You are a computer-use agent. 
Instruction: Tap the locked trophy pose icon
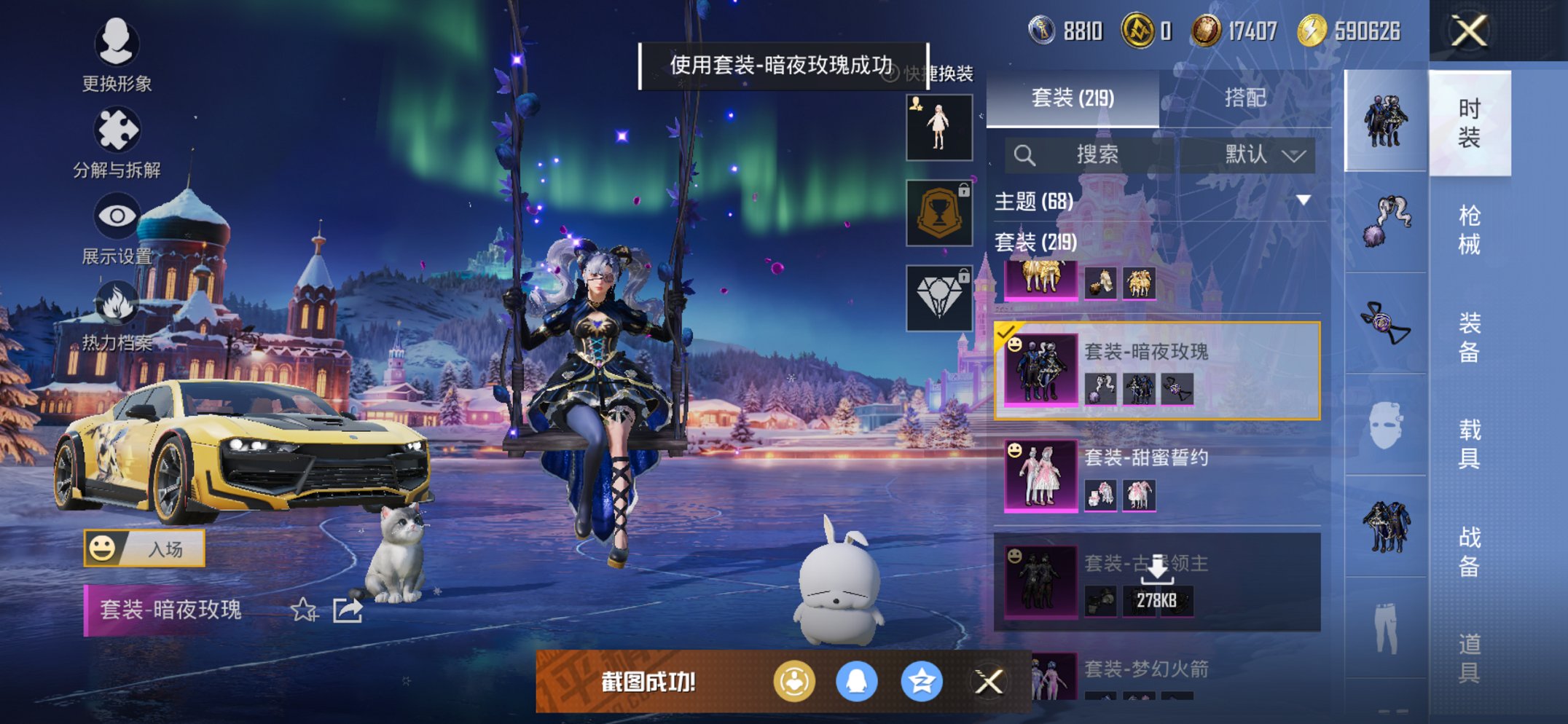pos(938,211)
